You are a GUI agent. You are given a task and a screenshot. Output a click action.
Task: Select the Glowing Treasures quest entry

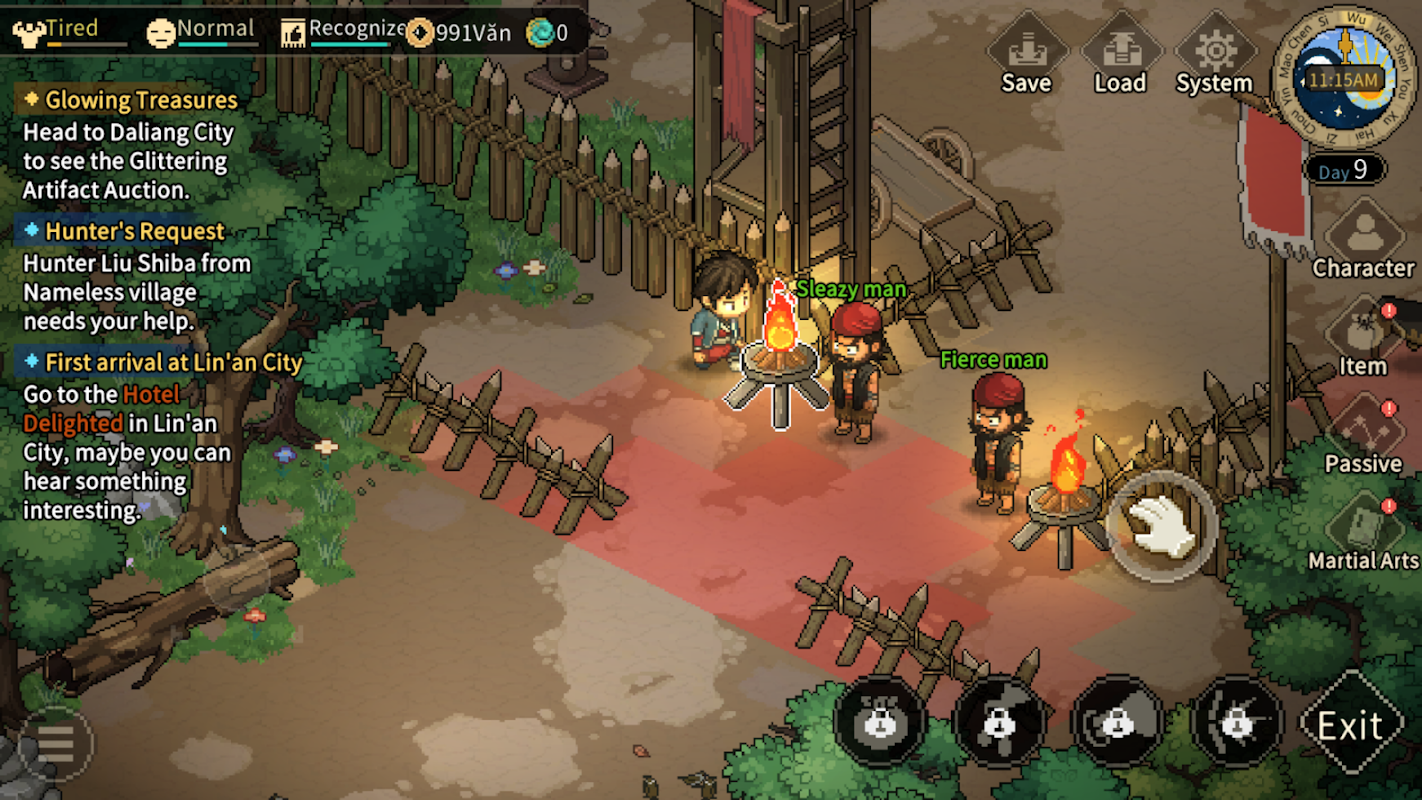click(140, 100)
